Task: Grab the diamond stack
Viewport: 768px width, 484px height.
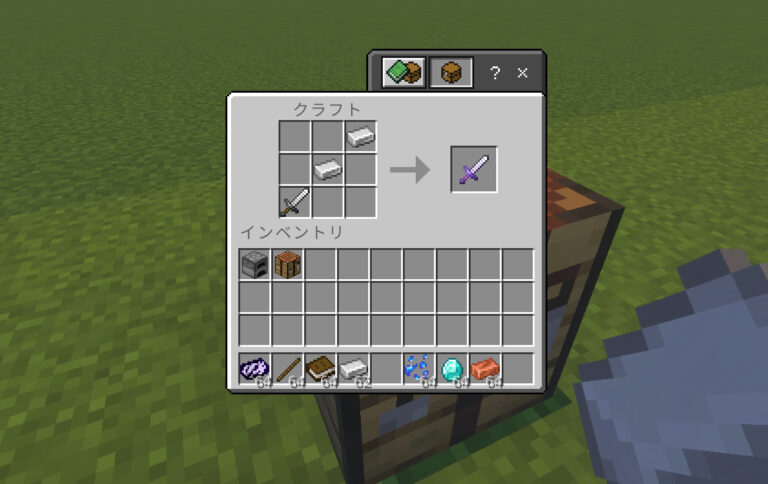Action: point(452,369)
